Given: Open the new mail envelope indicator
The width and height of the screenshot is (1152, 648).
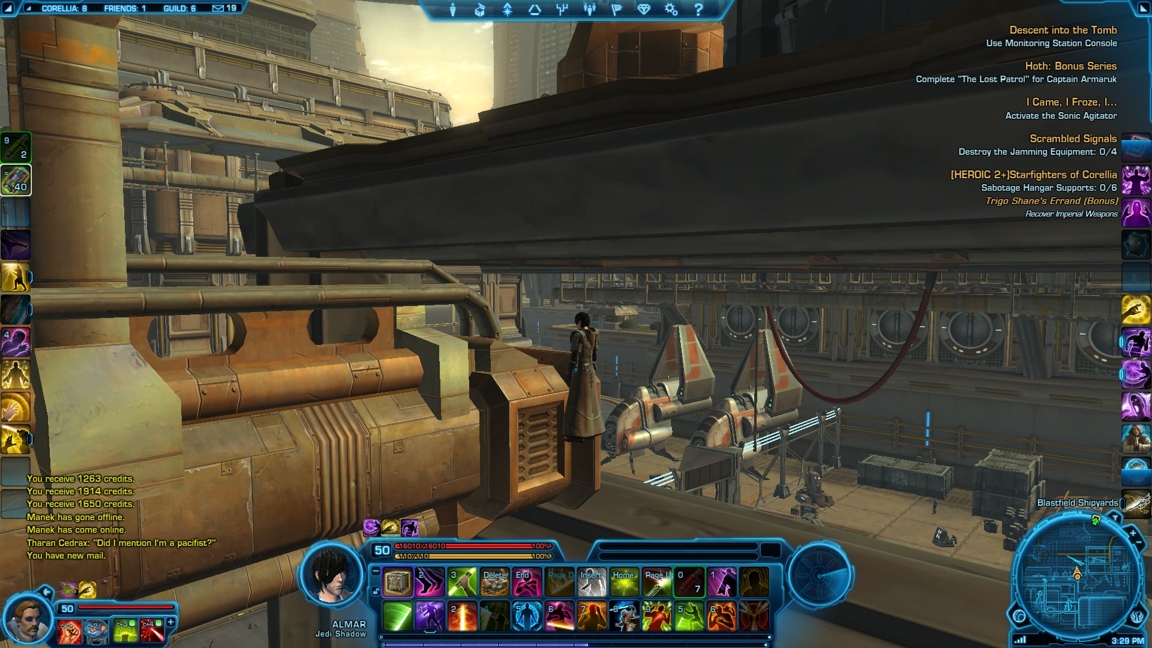Looking at the screenshot, I should (218, 8).
